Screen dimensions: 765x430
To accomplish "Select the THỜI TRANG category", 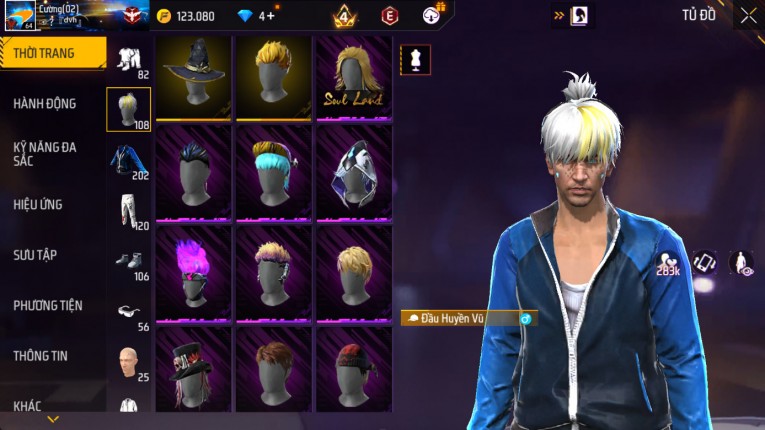I will (x=50, y=53).
